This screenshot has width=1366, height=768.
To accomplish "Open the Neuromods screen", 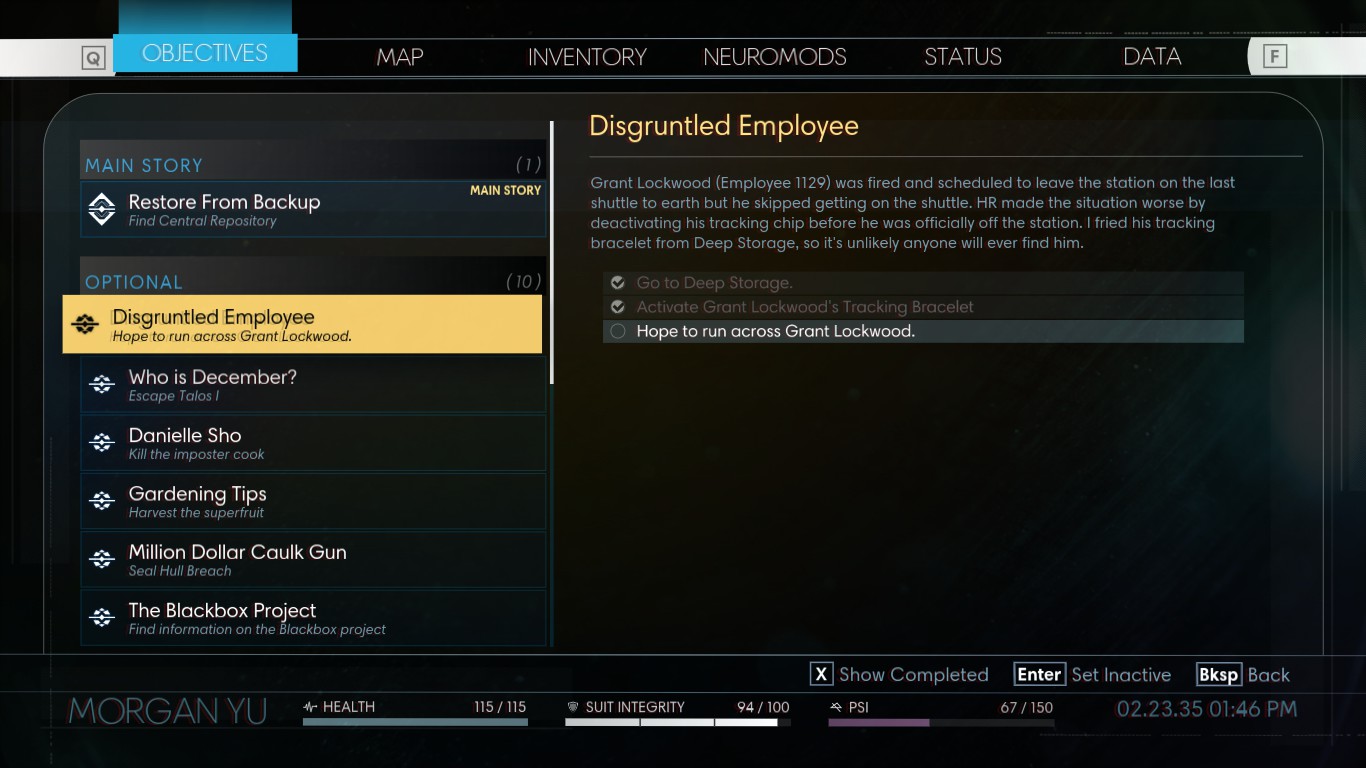I will (775, 57).
